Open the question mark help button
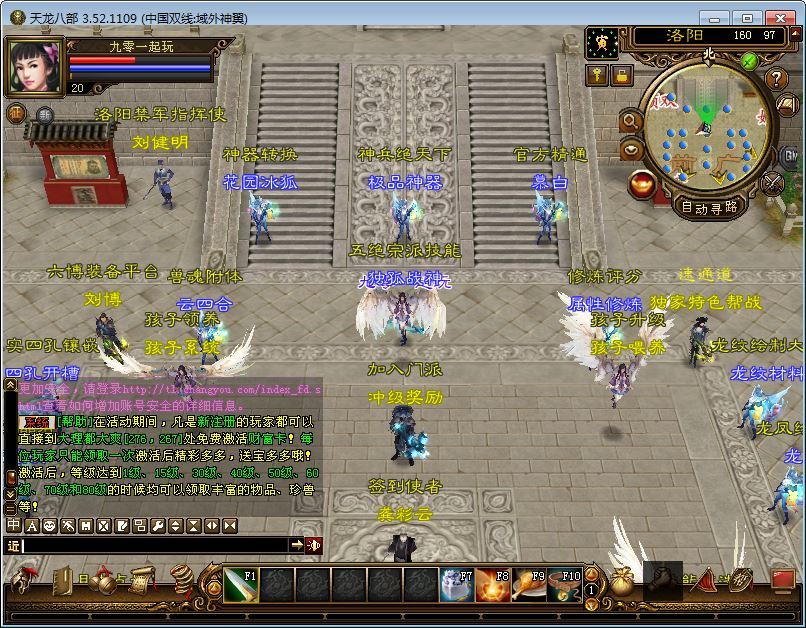 click(776, 79)
